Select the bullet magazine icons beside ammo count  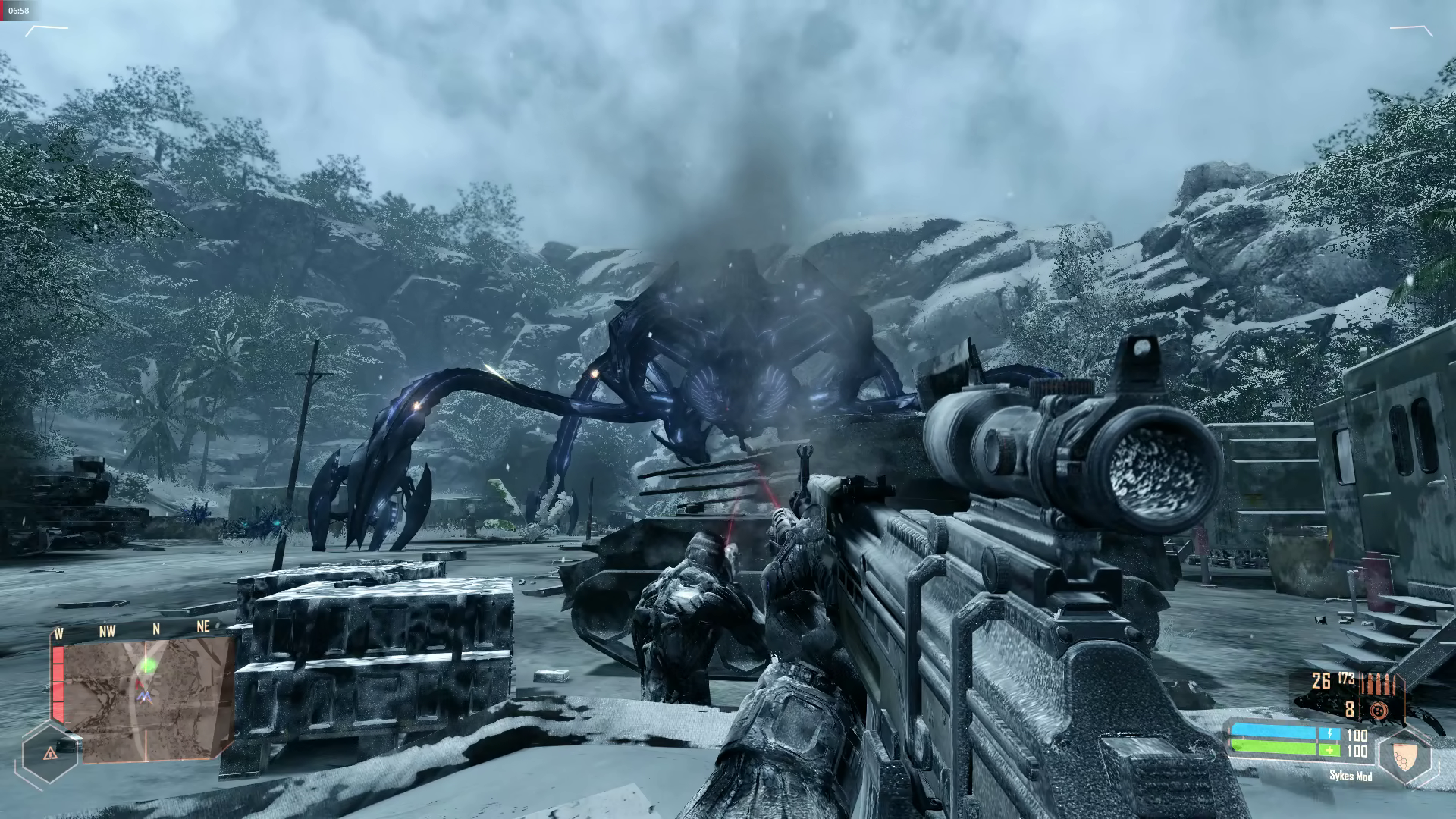(1376, 684)
